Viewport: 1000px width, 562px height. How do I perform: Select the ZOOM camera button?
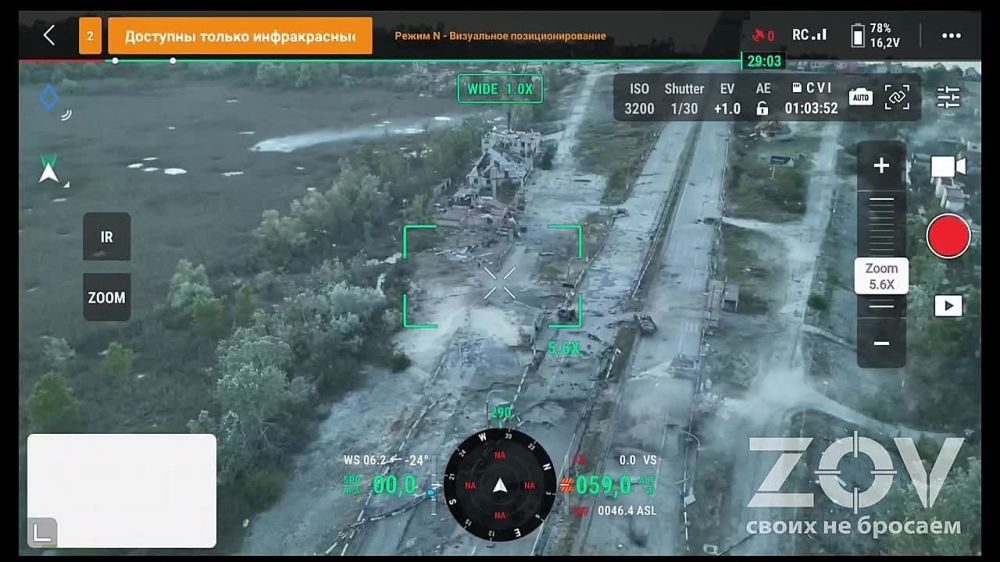coord(106,297)
